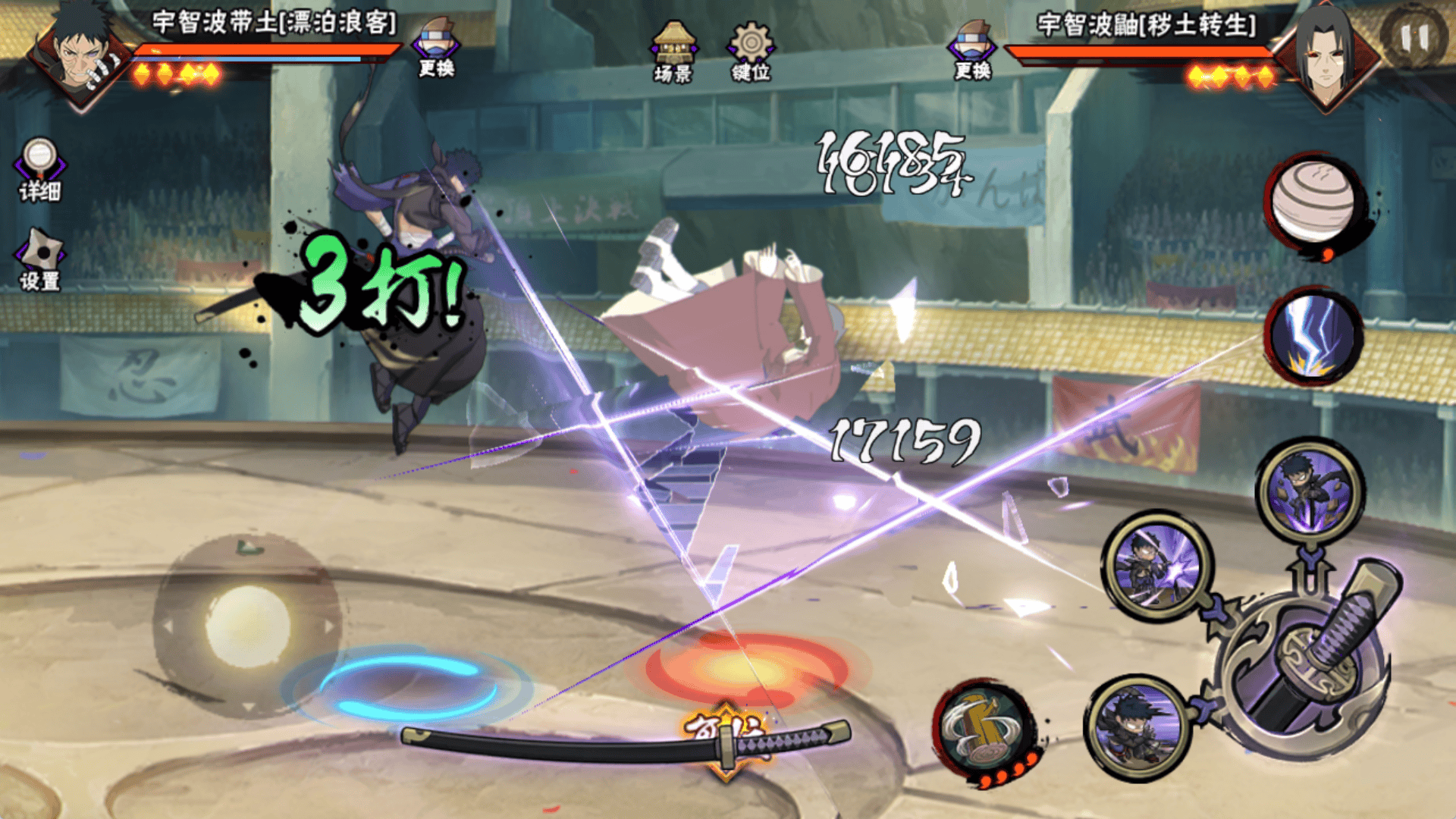Tap the virtual movement joystick
The height and width of the screenshot is (819, 1456).
coord(247,626)
